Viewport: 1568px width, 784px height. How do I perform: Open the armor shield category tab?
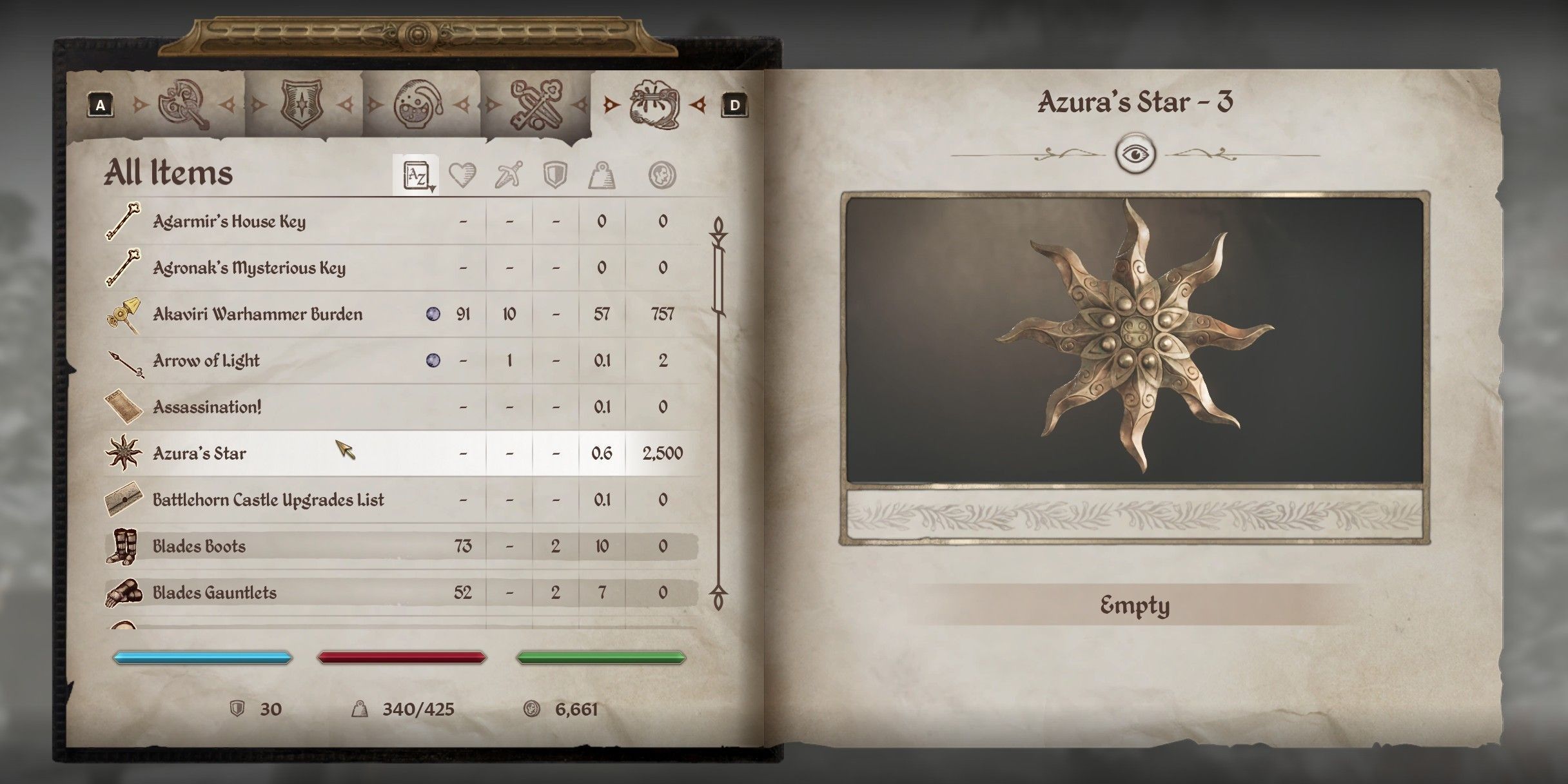pyautogui.click(x=302, y=104)
